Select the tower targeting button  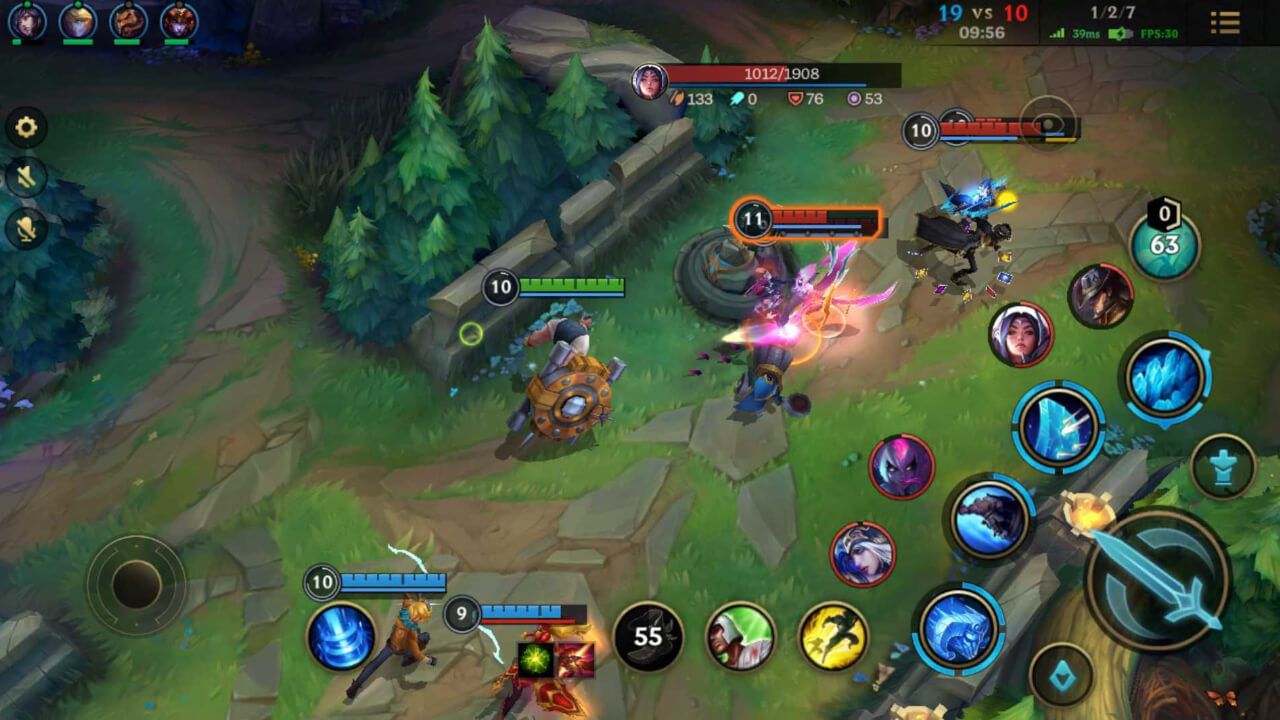pos(1223,466)
